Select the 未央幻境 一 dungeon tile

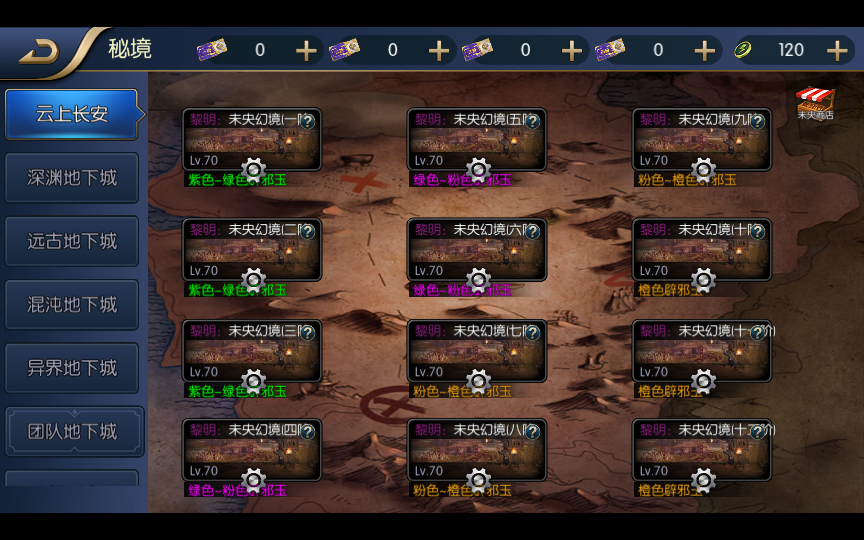point(251,141)
